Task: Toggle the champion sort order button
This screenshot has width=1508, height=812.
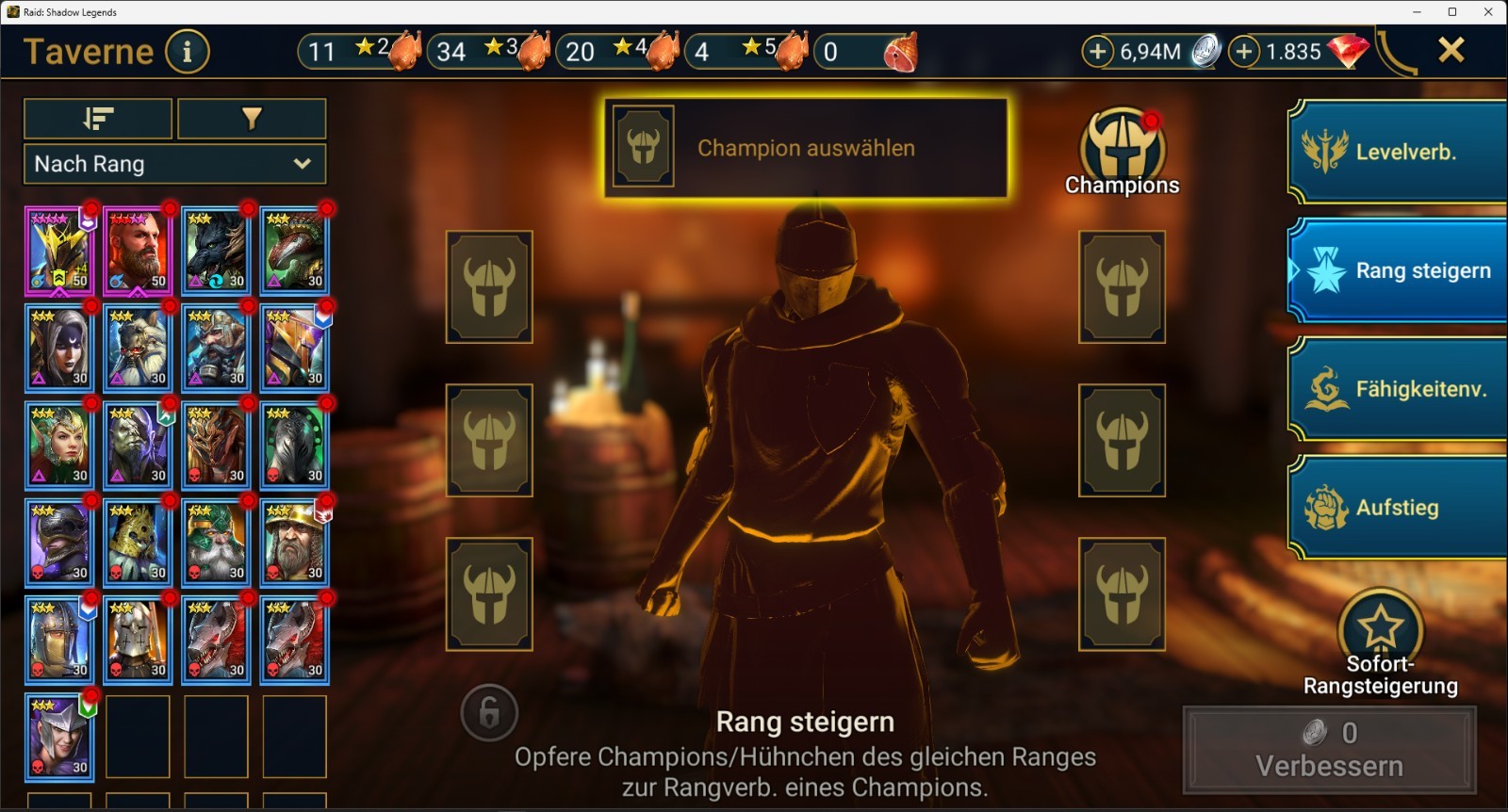Action: (98, 119)
